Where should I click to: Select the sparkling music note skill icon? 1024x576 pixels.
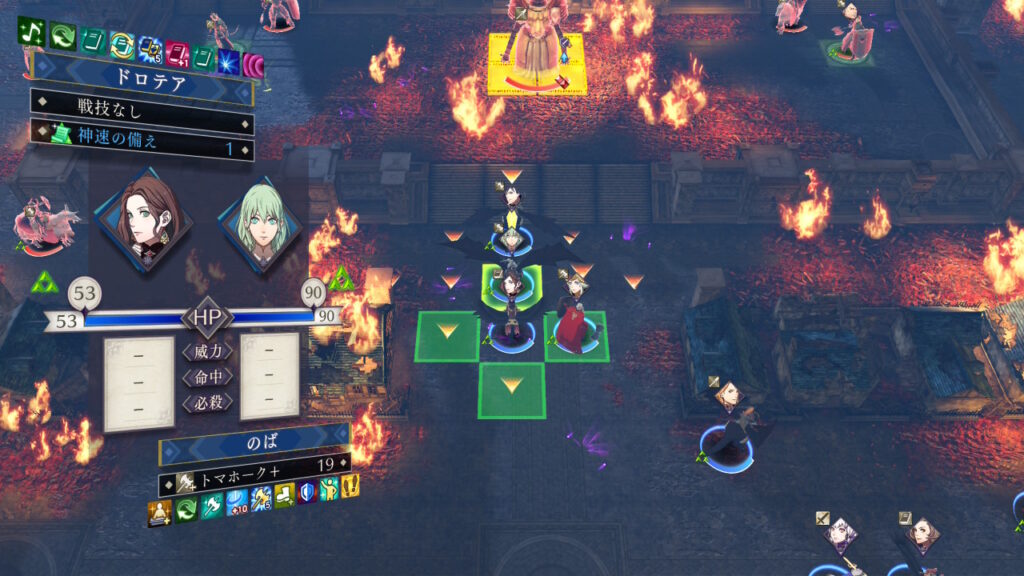[30, 32]
